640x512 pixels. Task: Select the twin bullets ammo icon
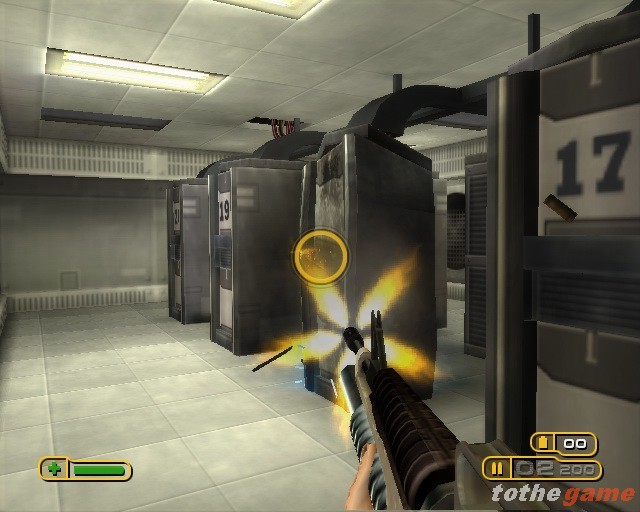tap(495, 468)
